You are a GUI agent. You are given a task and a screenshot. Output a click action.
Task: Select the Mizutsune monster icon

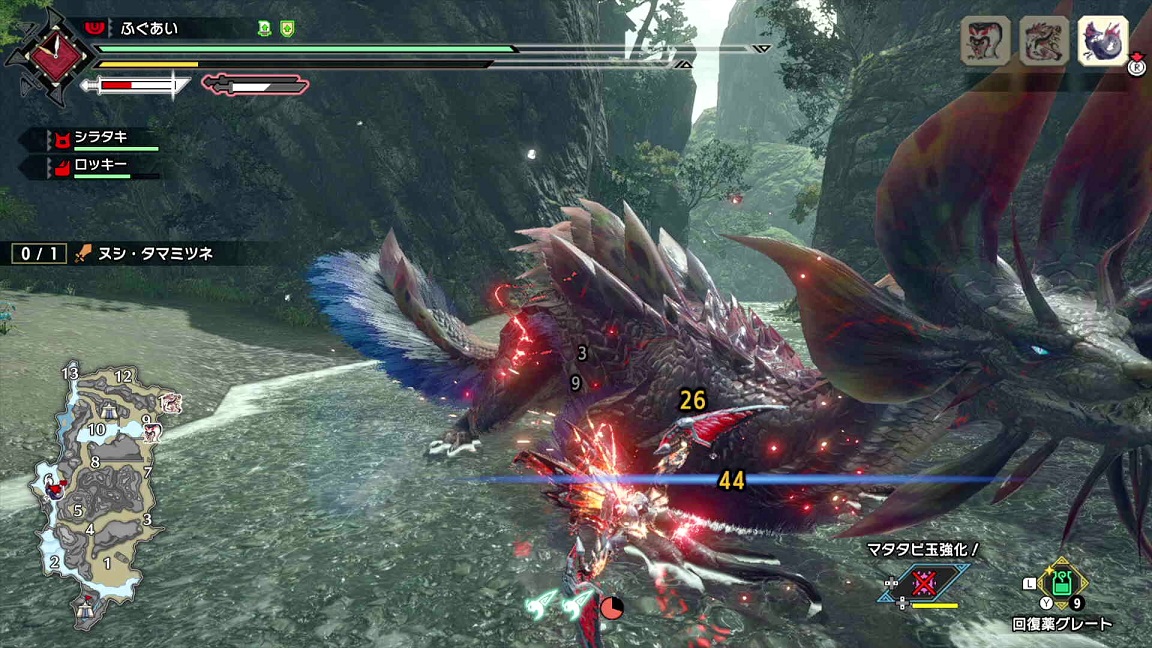click(1103, 41)
